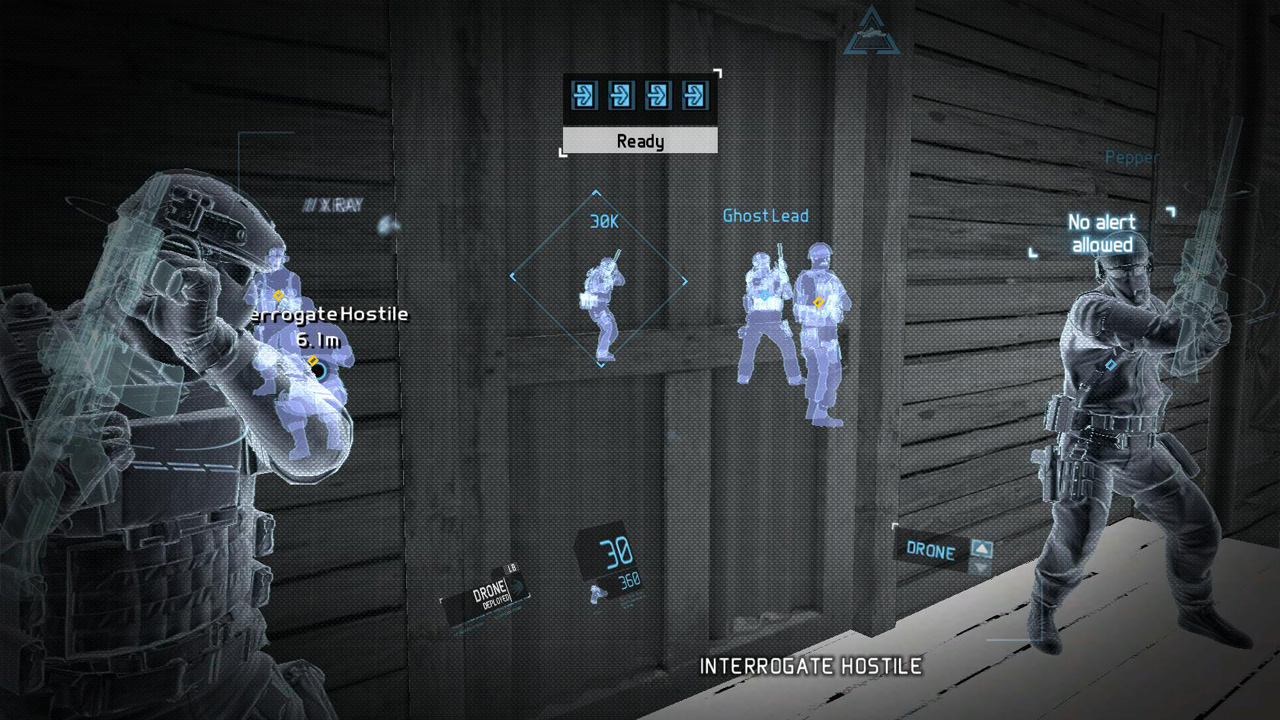1280x720 pixels.
Task: Activate the DRONE panel with arrow icon
Action: coord(943,550)
